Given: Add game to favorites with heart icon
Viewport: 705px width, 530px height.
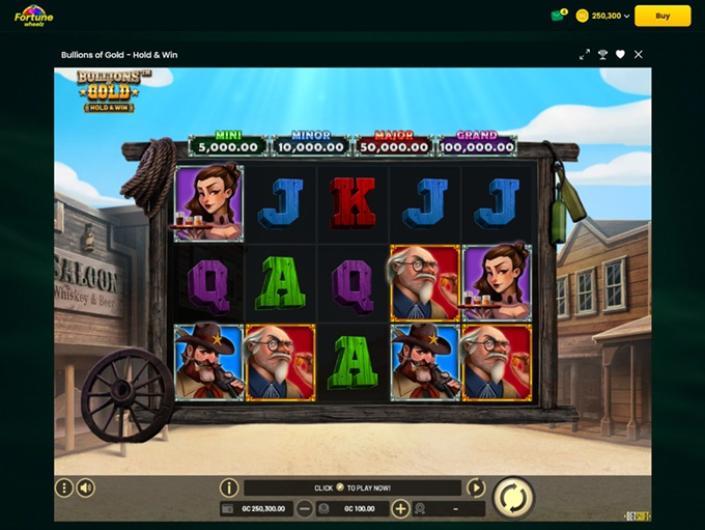Looking at the screenshot, I should (620, 54).
